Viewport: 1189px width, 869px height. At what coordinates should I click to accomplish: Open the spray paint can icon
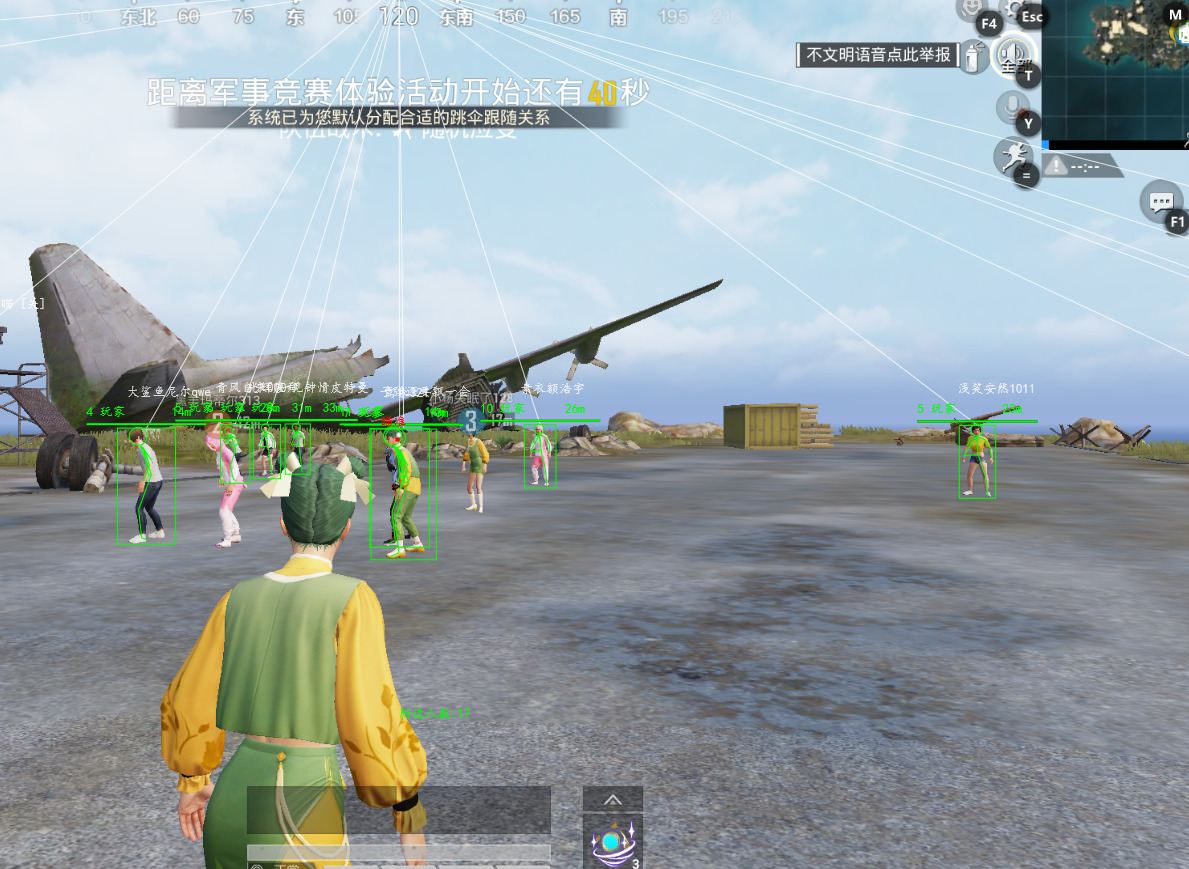coord(971,57)
